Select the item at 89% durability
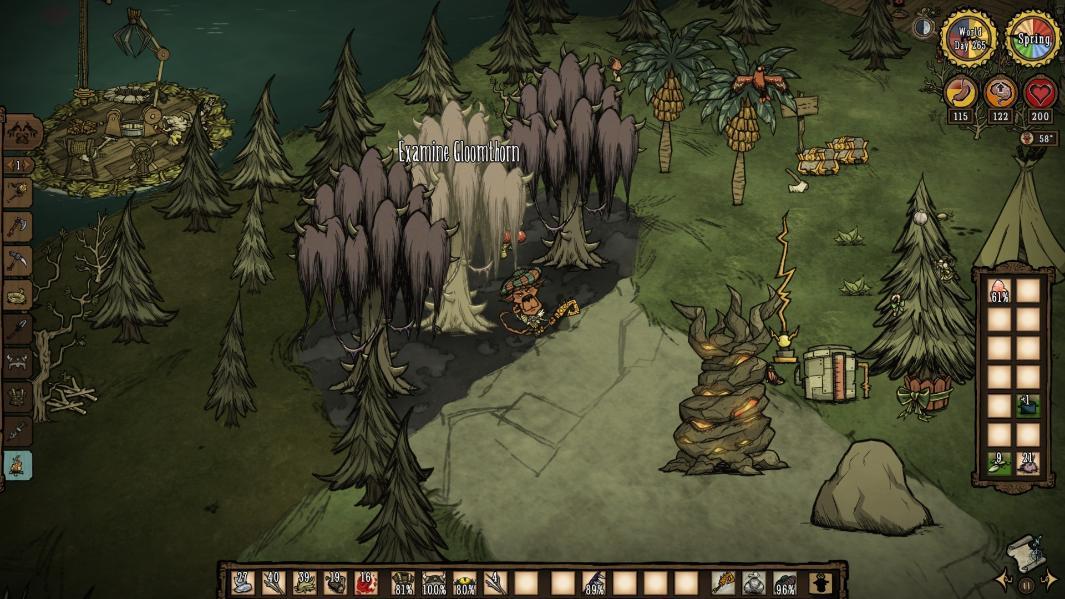The height and width of the screenshot is (599, 1065). (594, 582)
